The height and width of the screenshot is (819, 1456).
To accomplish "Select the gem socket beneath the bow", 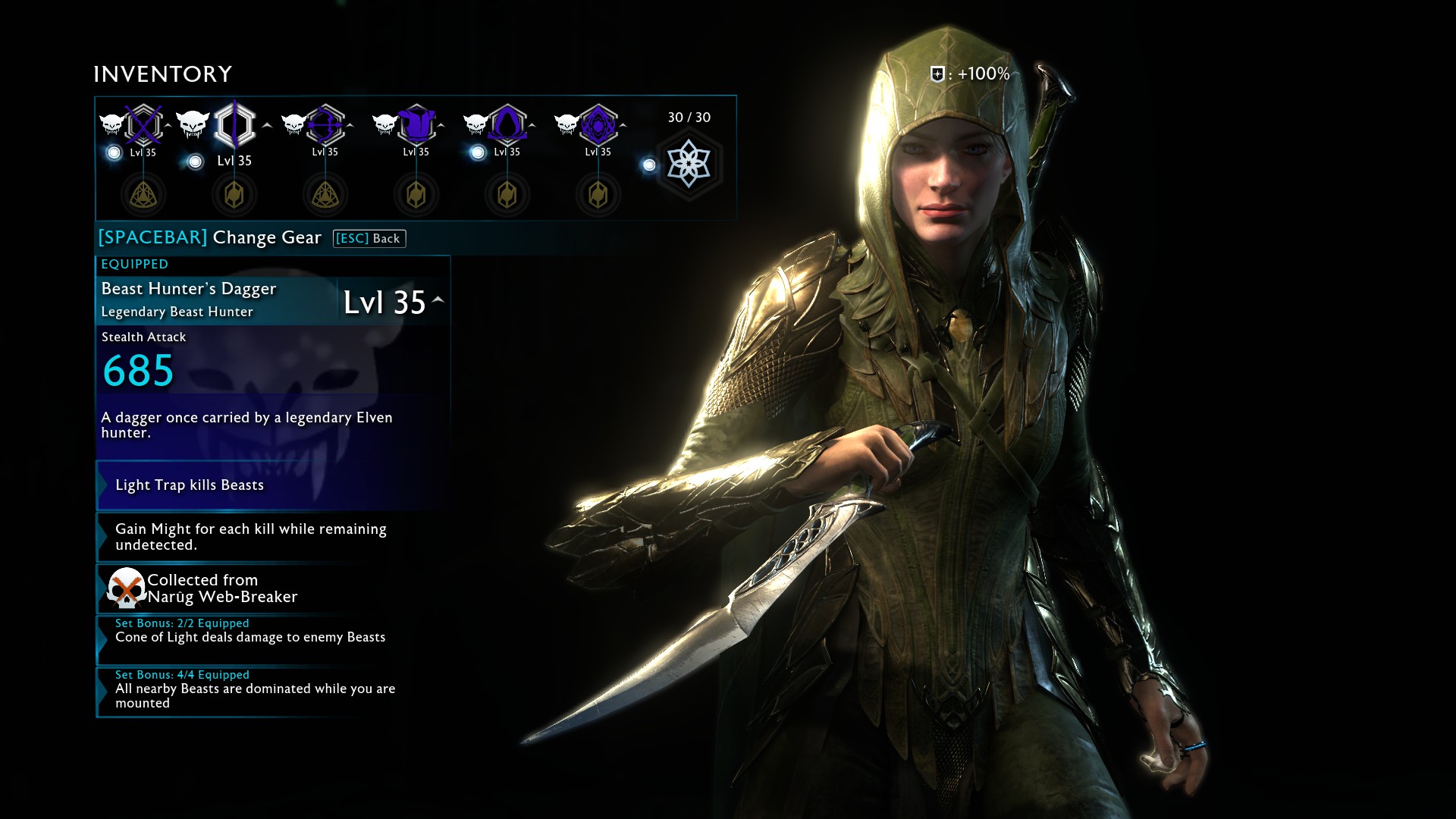I will pos(325,195).
